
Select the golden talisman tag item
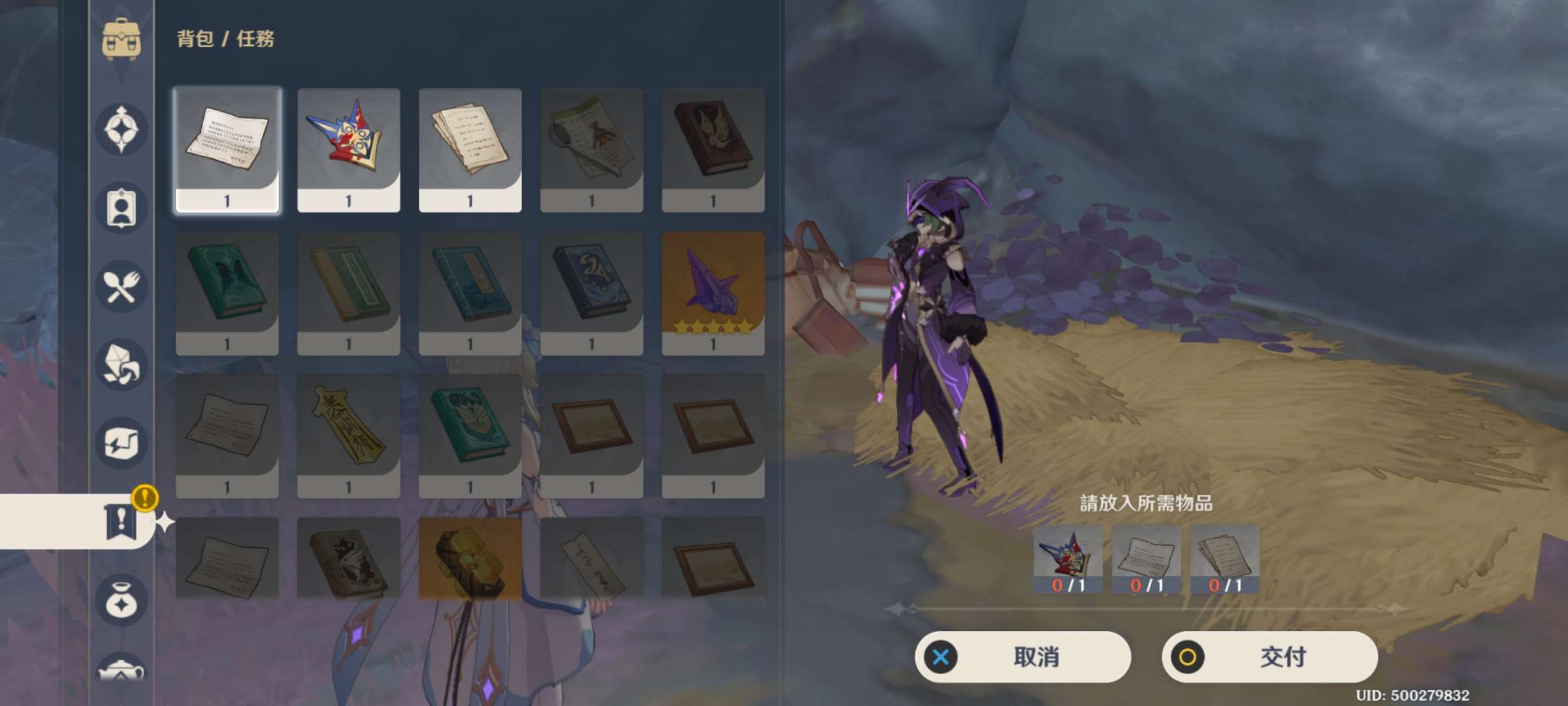[x=348, y=435]
